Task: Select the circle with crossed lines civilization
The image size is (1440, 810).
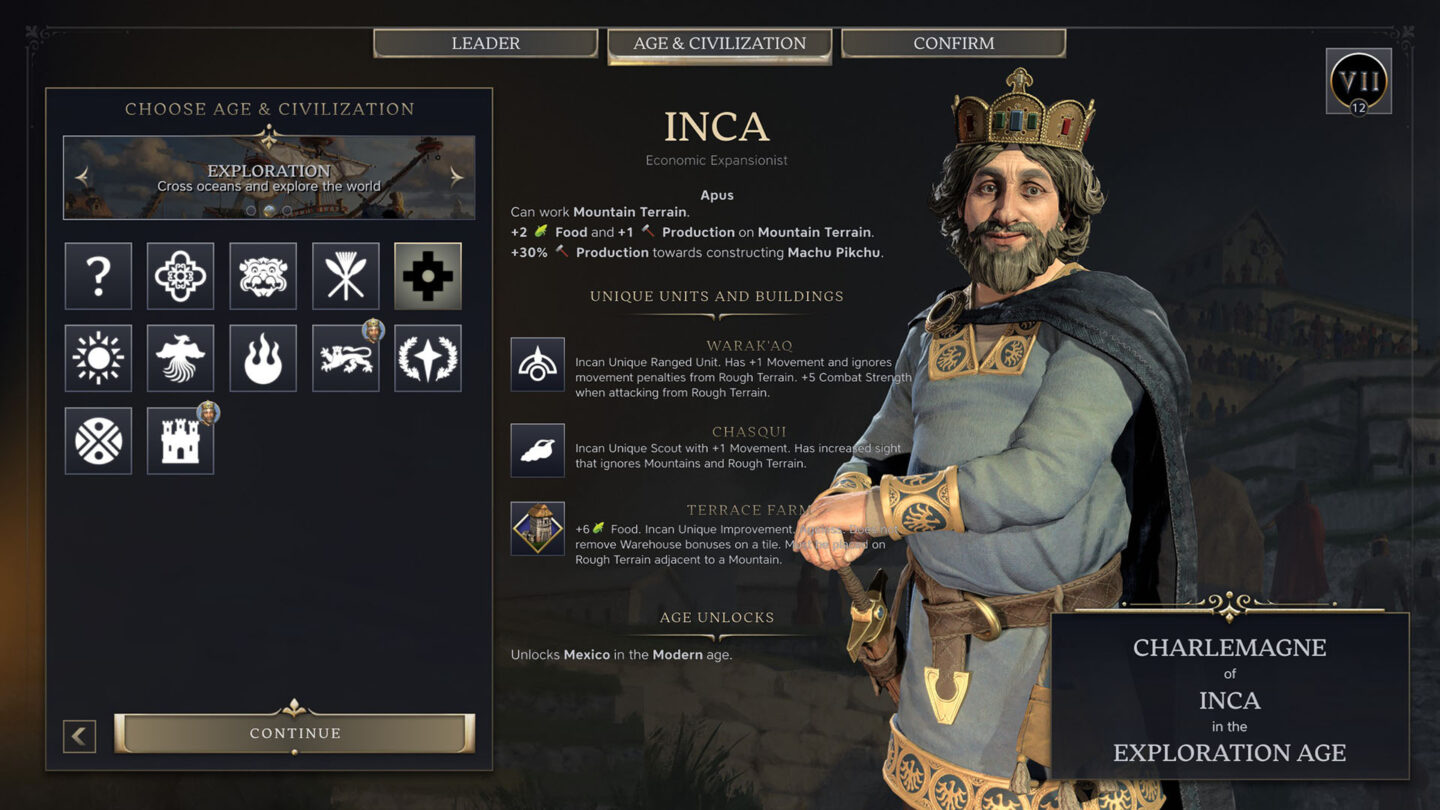Action: tap(98, 440)
